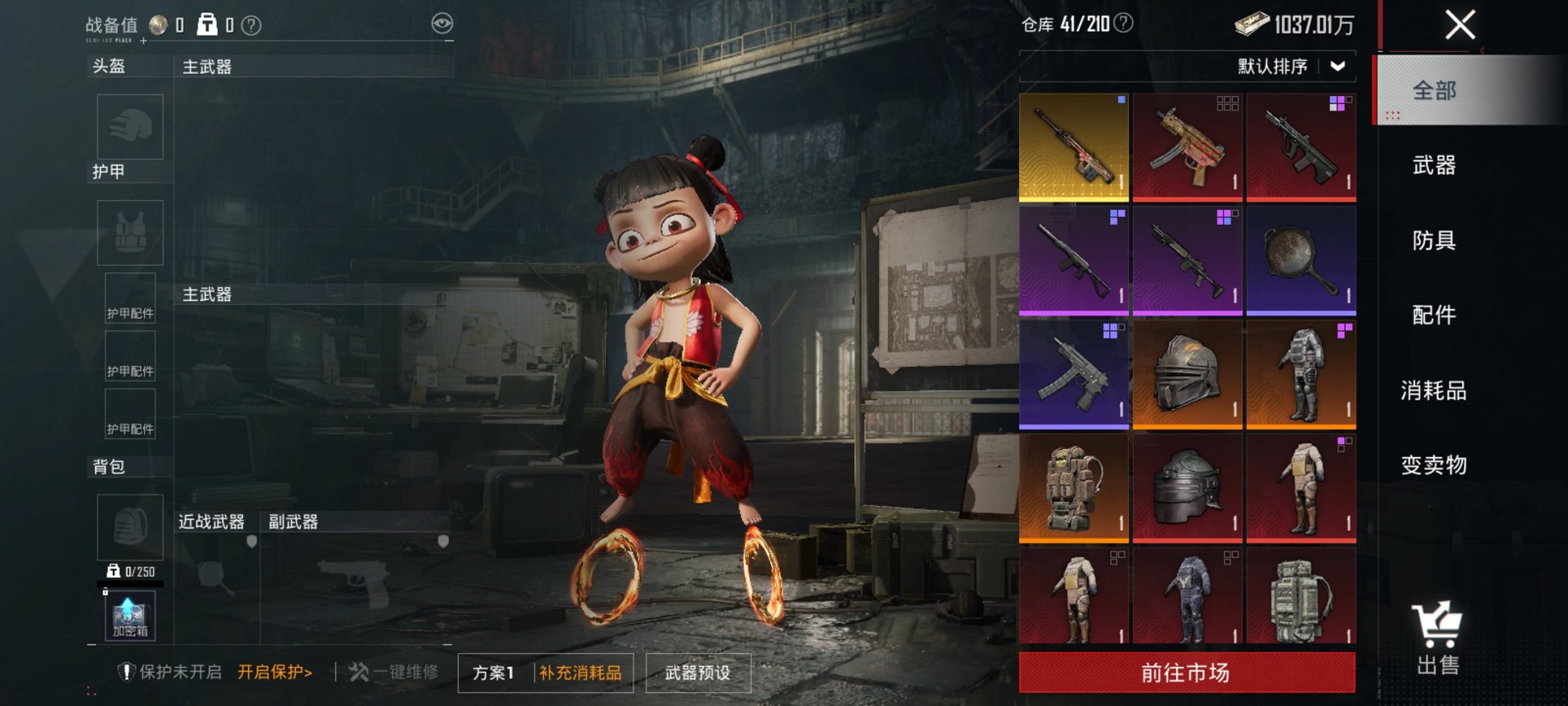Open the 加密箱 secure box slot
The image size is (1568, 706).
pyautogui.click(x=129, y=616)
